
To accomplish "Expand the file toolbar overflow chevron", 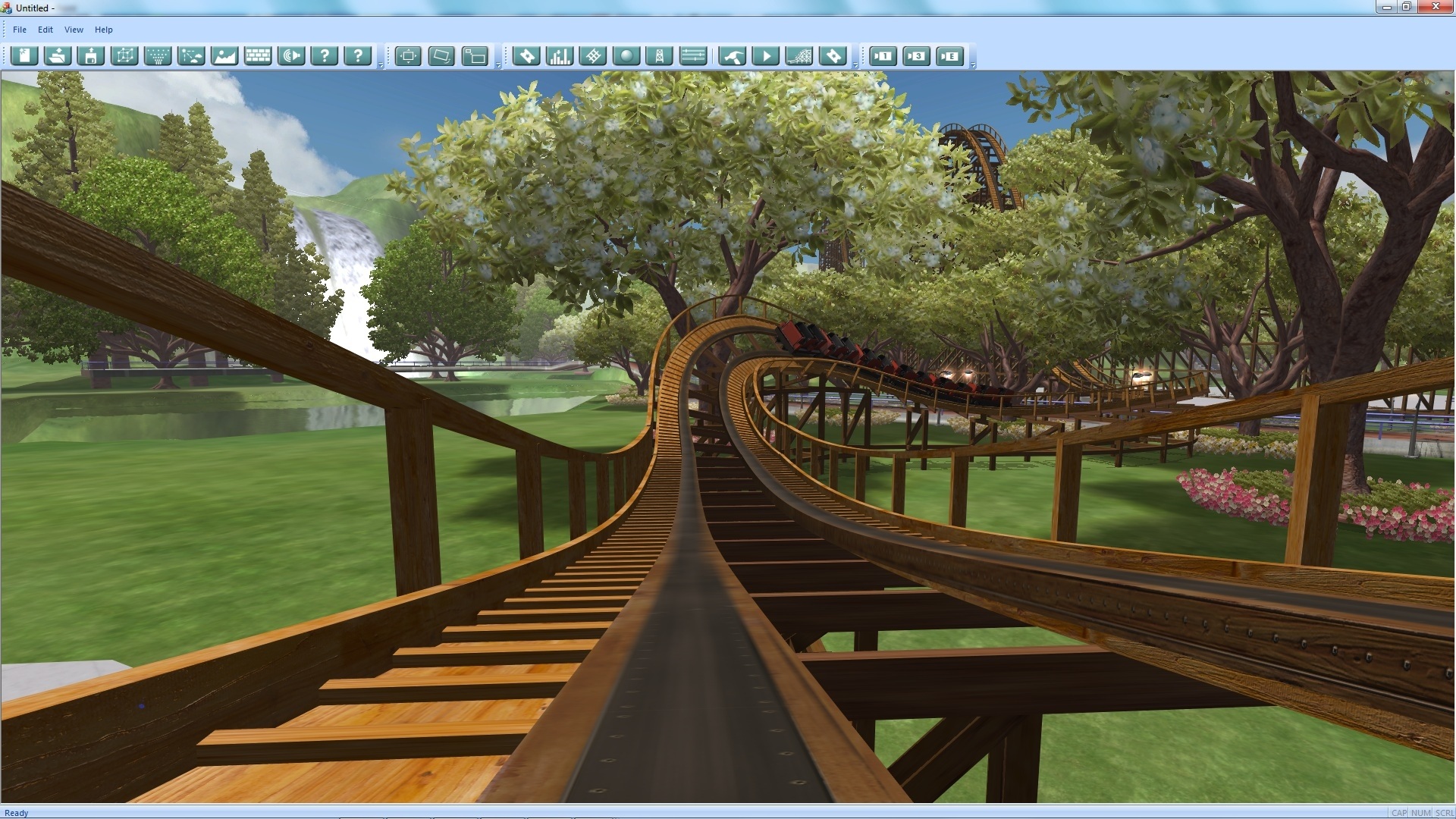I will point(380,66).
